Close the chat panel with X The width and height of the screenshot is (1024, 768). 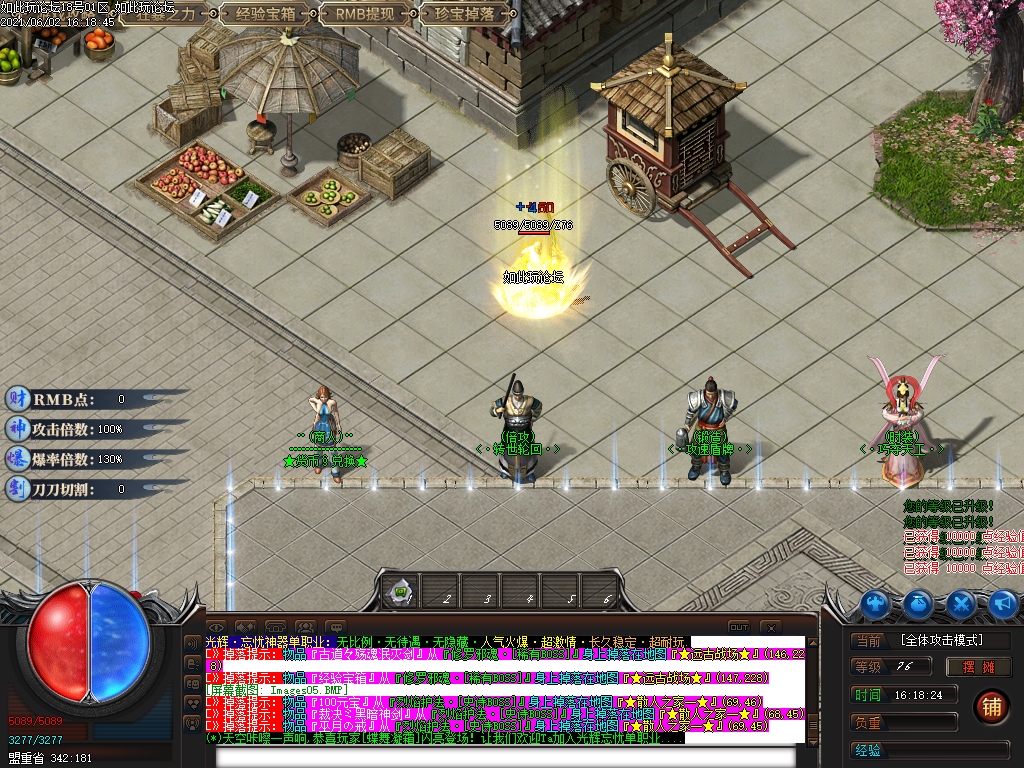[770, 627]
